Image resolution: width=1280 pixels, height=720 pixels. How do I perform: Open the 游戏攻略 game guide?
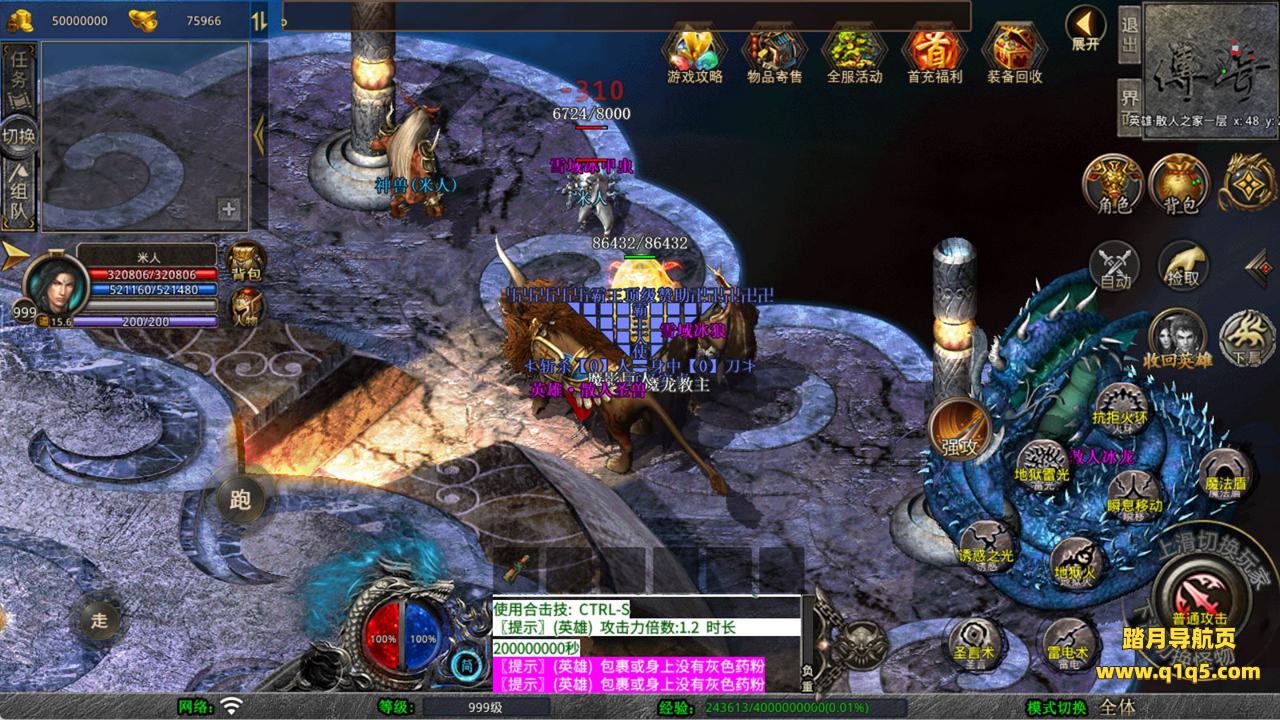(694, 48)
